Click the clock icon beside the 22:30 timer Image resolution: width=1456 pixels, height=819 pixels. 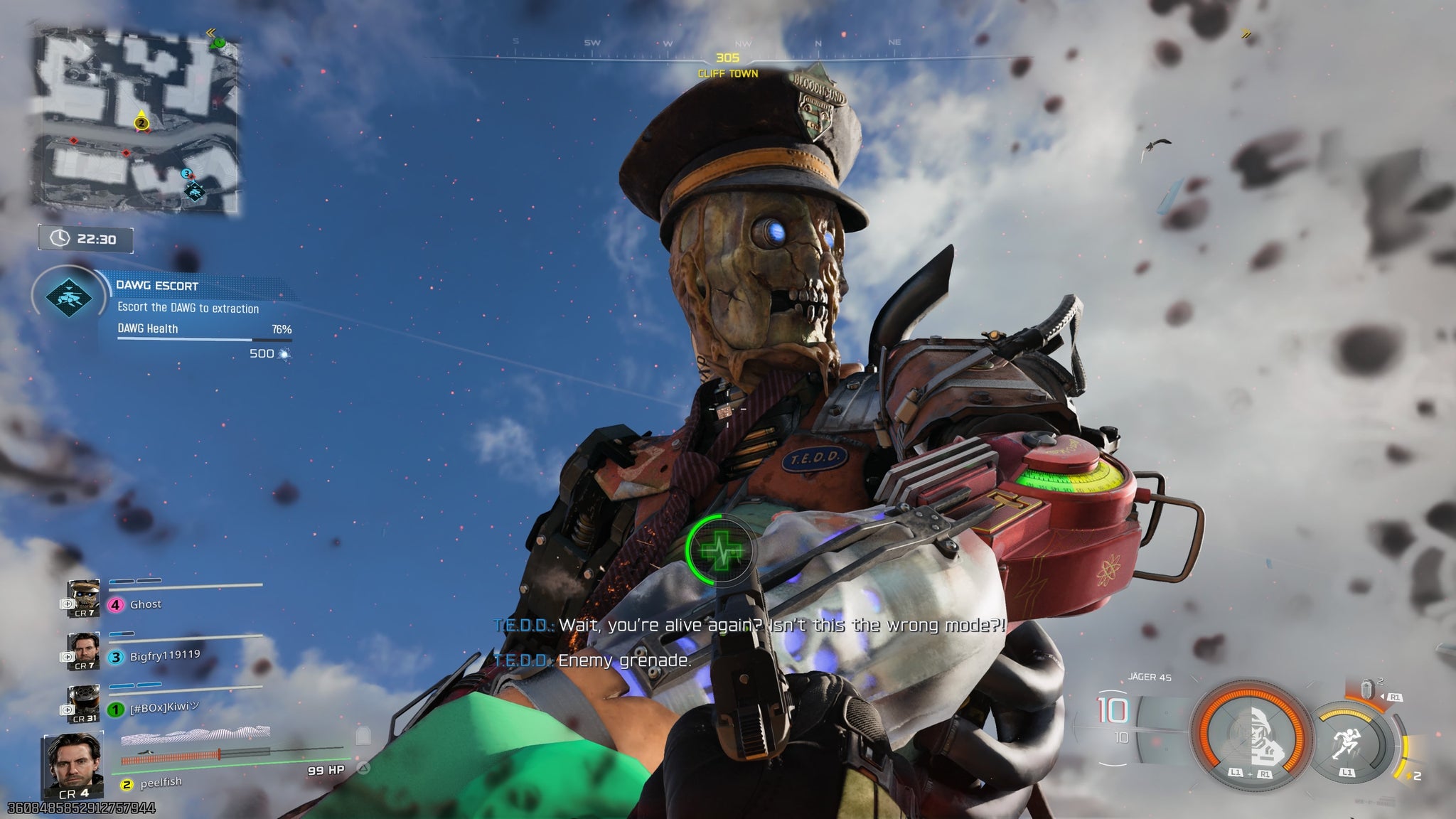[x=60, y=237]
